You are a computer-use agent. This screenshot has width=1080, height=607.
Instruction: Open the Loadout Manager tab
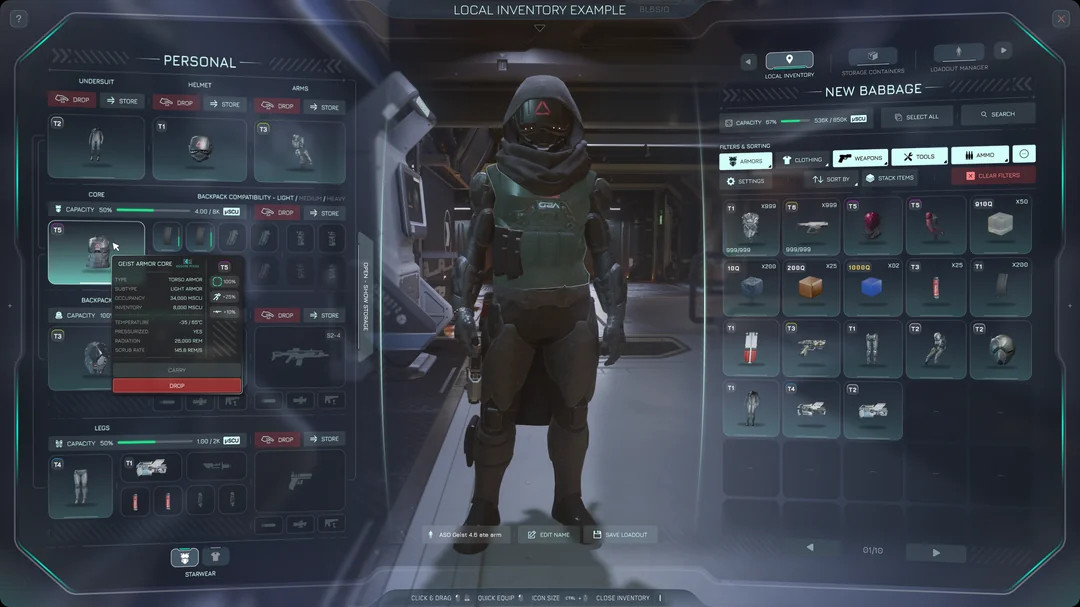pyautogui.click(x=958, y=58)
